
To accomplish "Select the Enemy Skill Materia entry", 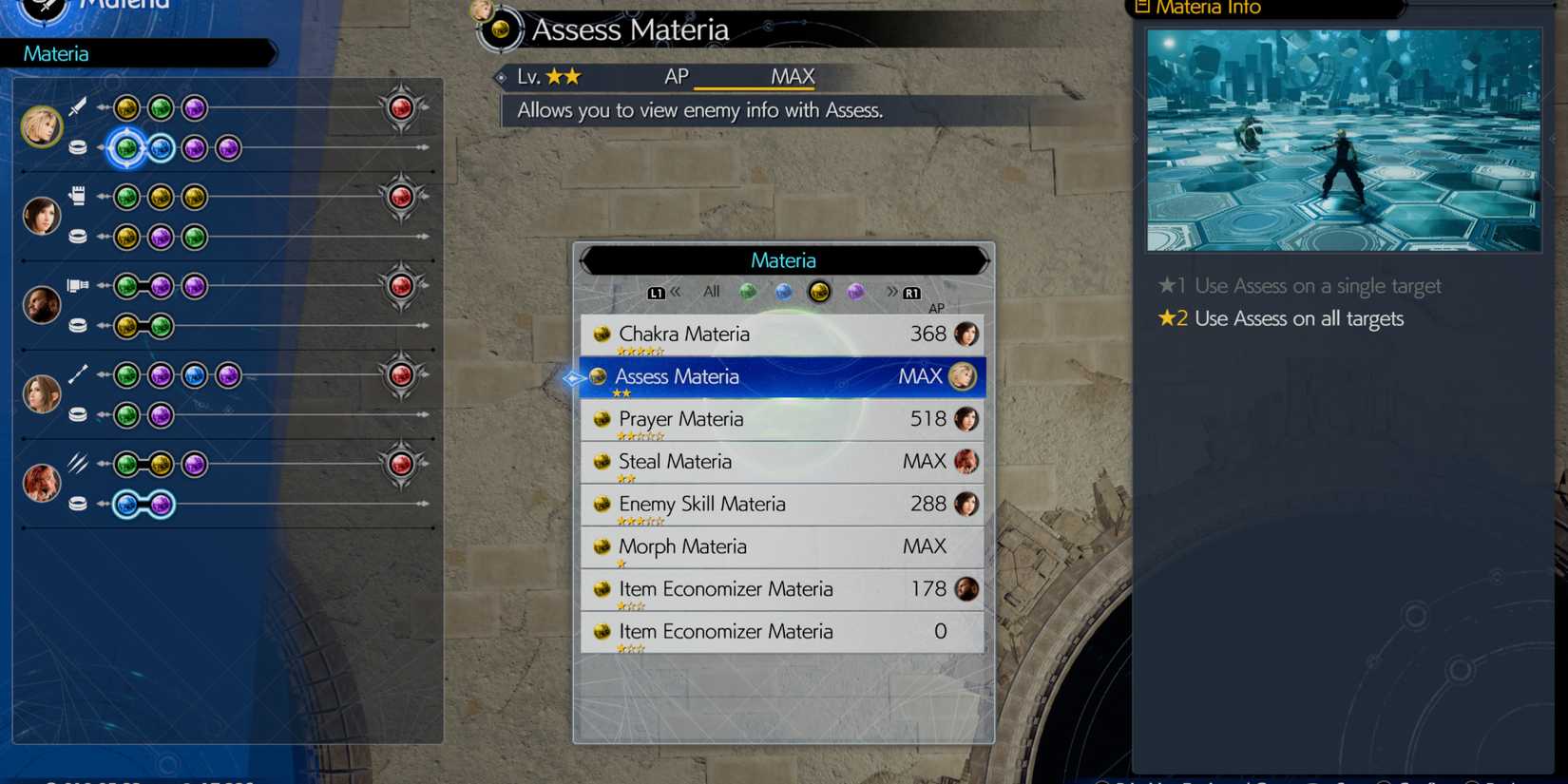I will (x=779, y=504).
